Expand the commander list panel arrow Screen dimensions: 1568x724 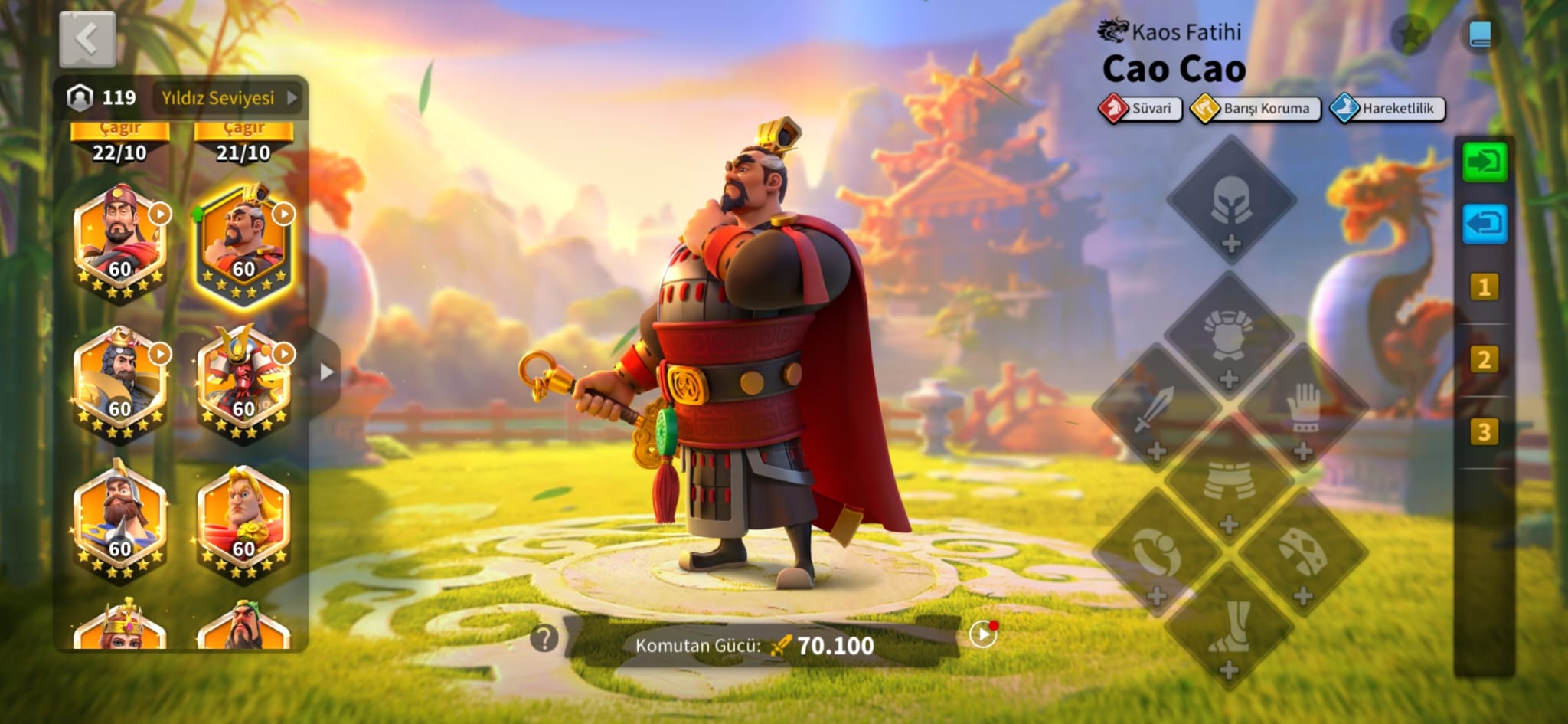[x=326, y=372]
